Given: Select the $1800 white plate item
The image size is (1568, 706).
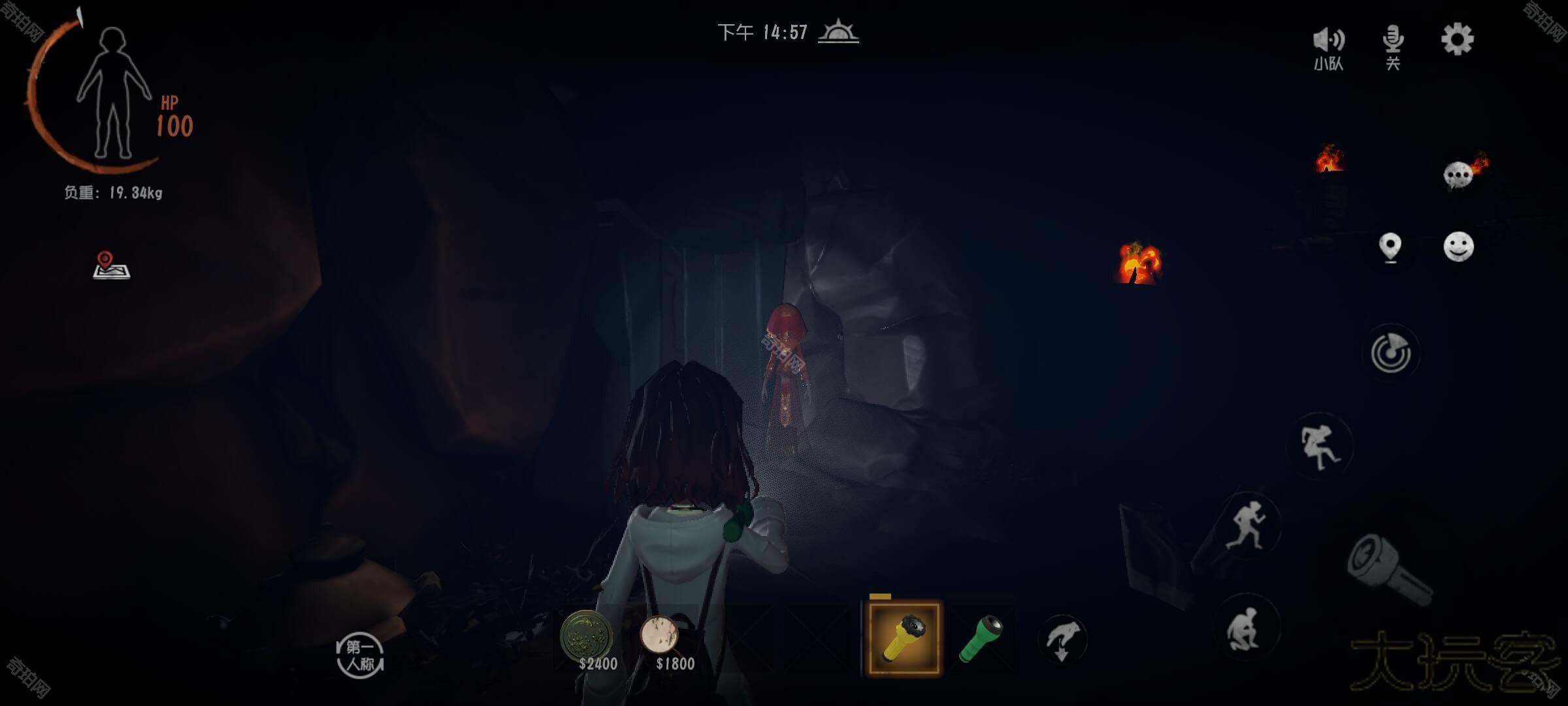Looking at the screenshot, I should (x=660, y=635).
